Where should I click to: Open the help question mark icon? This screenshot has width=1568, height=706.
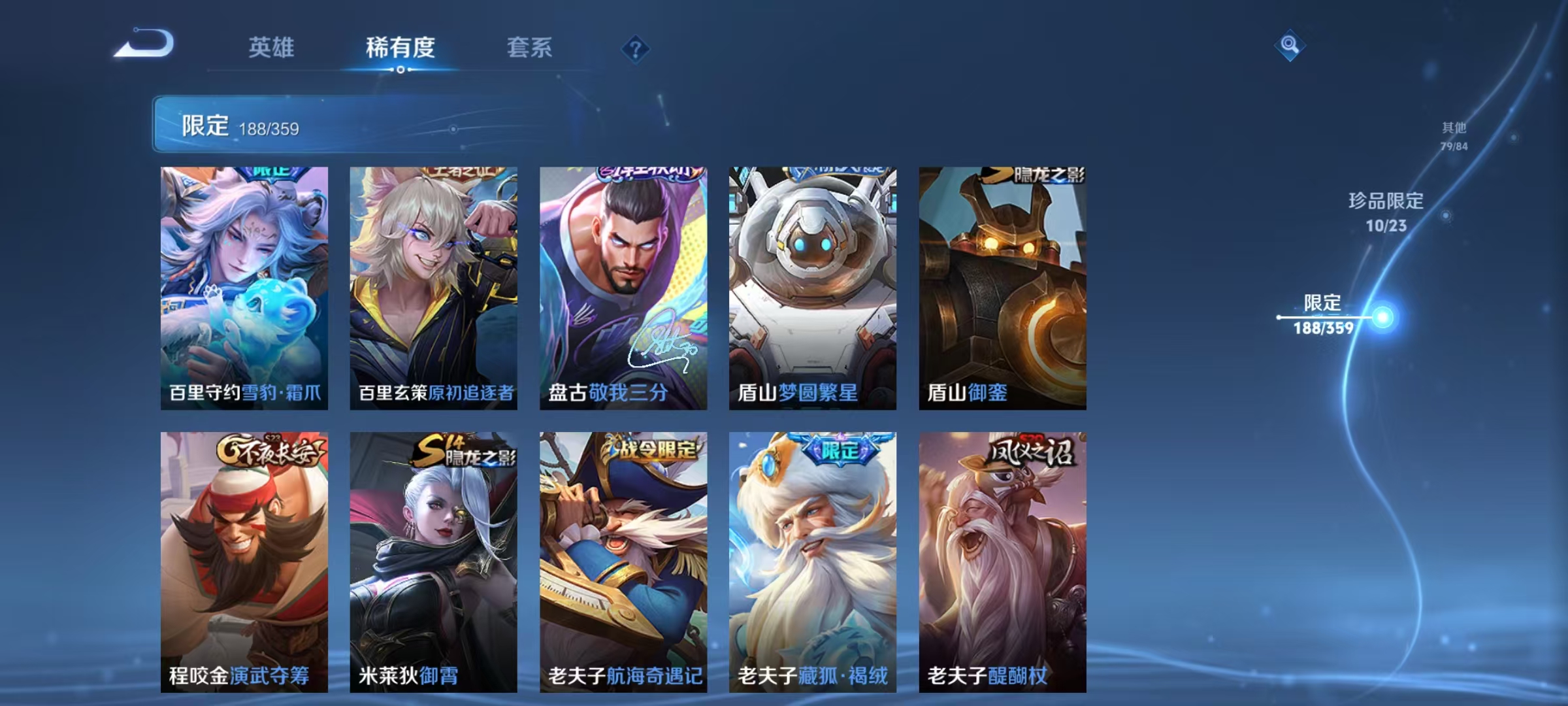(x=634, y=49)
